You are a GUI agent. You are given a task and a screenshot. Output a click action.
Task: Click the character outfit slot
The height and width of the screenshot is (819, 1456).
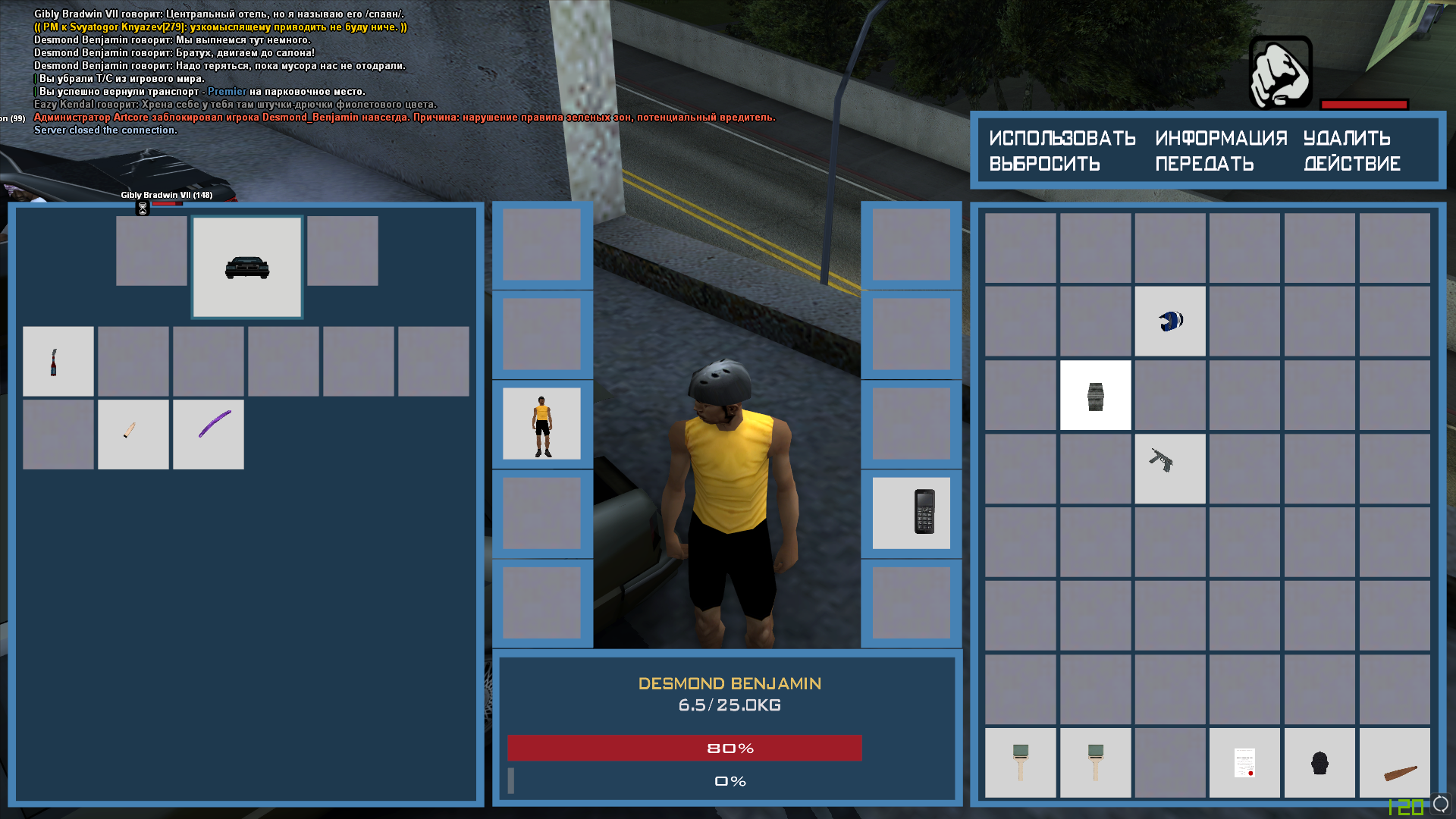[x=541, y=423]
